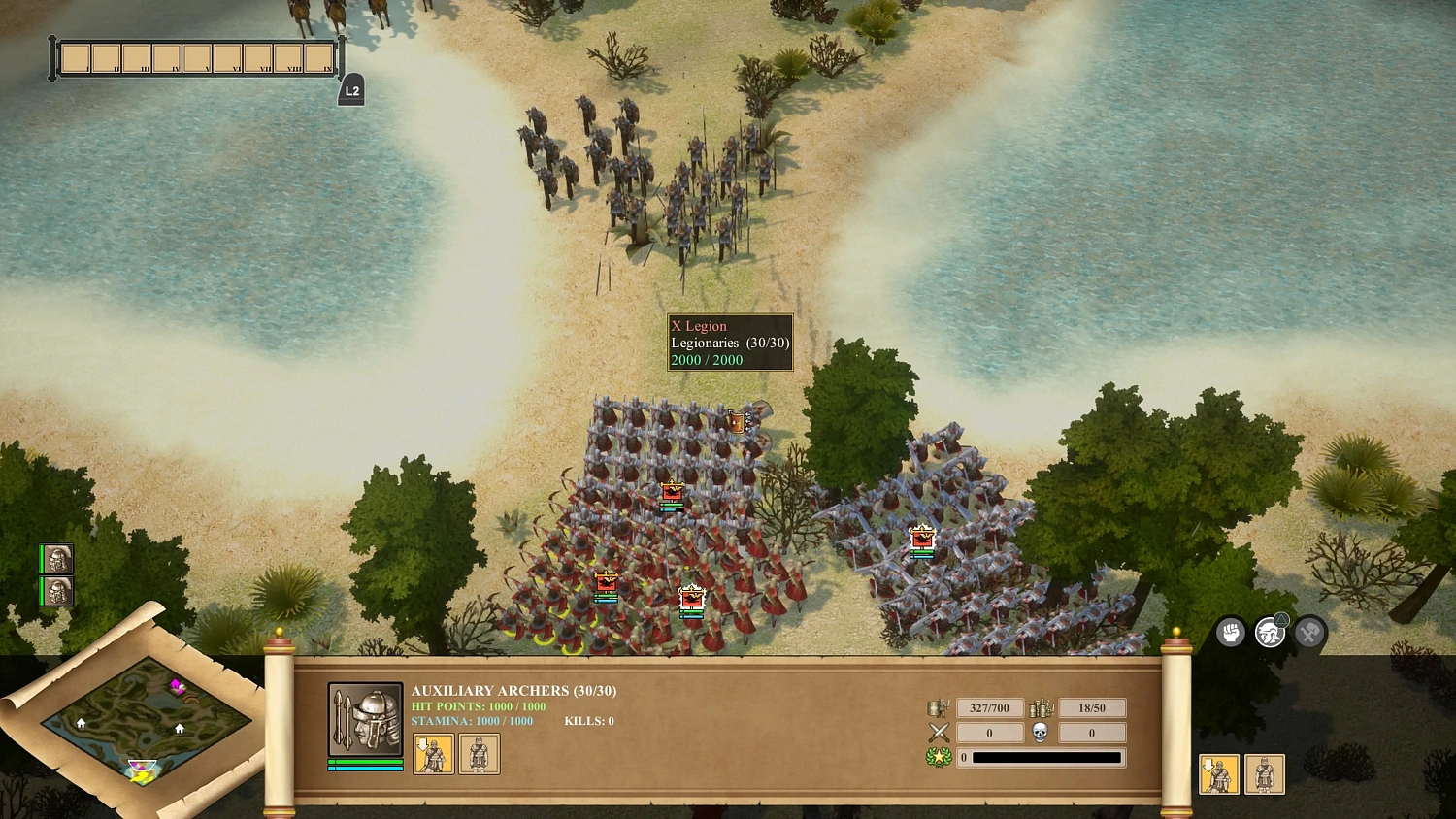Click the X Legion tooltip label
The image size is (1456, 819).
(x=699, y=327)
